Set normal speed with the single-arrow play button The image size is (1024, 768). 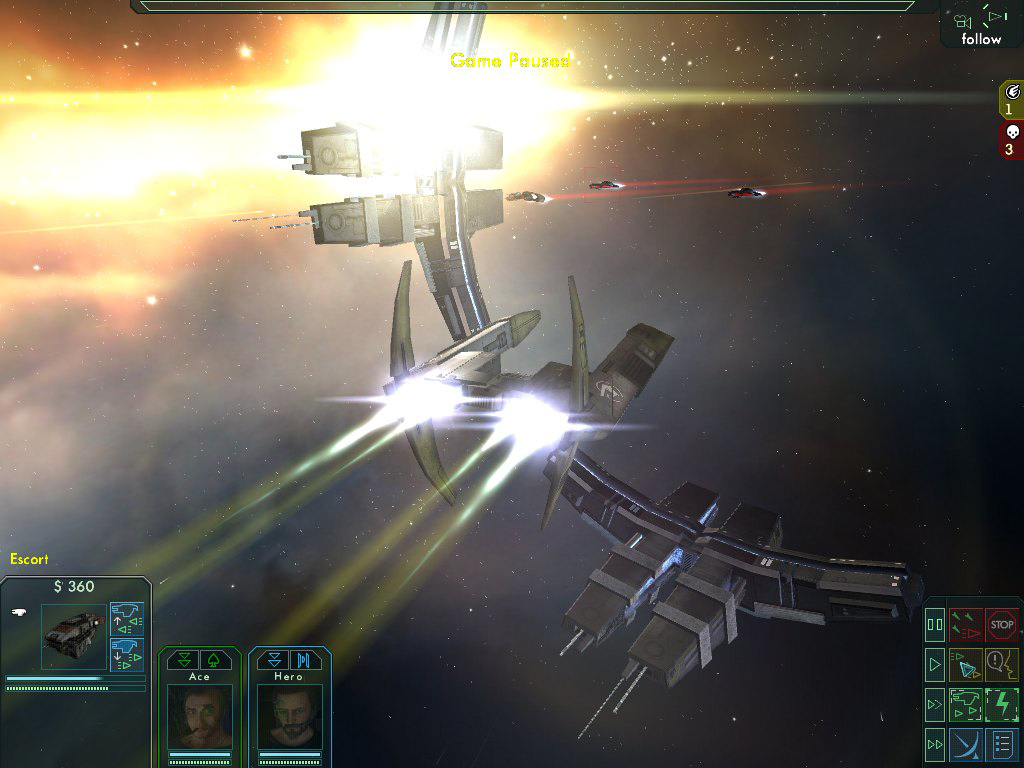point(935,664)
